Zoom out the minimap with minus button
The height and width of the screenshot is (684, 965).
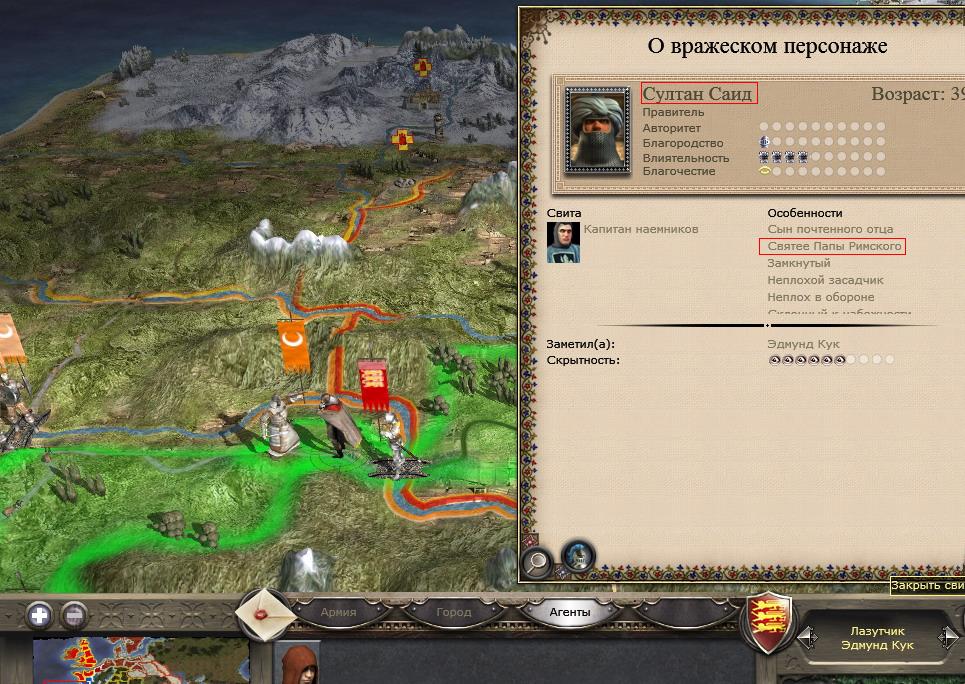(x=75, y=616)
